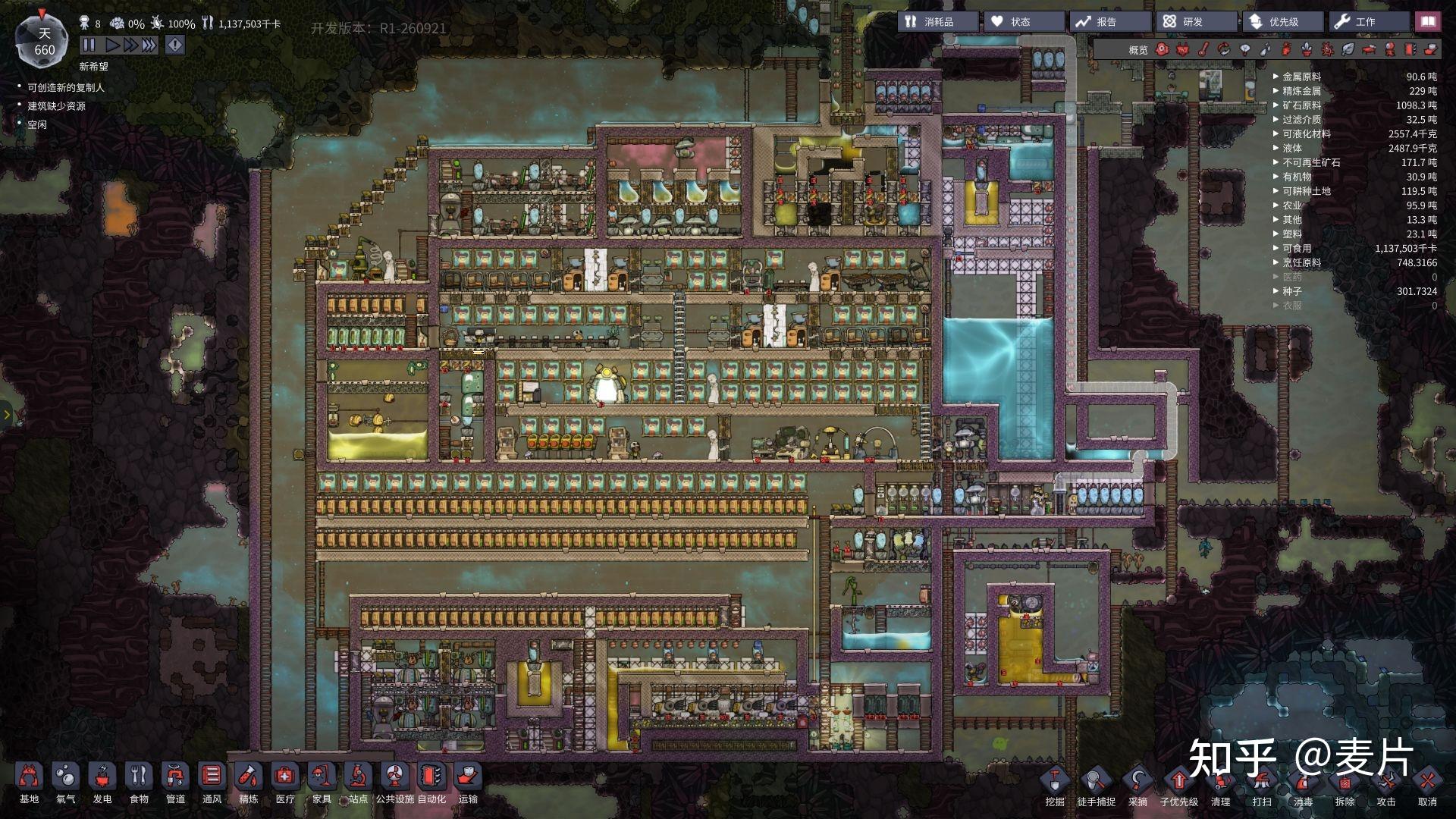This screenshot has height=819, width=1456.
Task: Open the 优先级 priorities screen
Action: pyautogui.click(x=1282, y=22)
